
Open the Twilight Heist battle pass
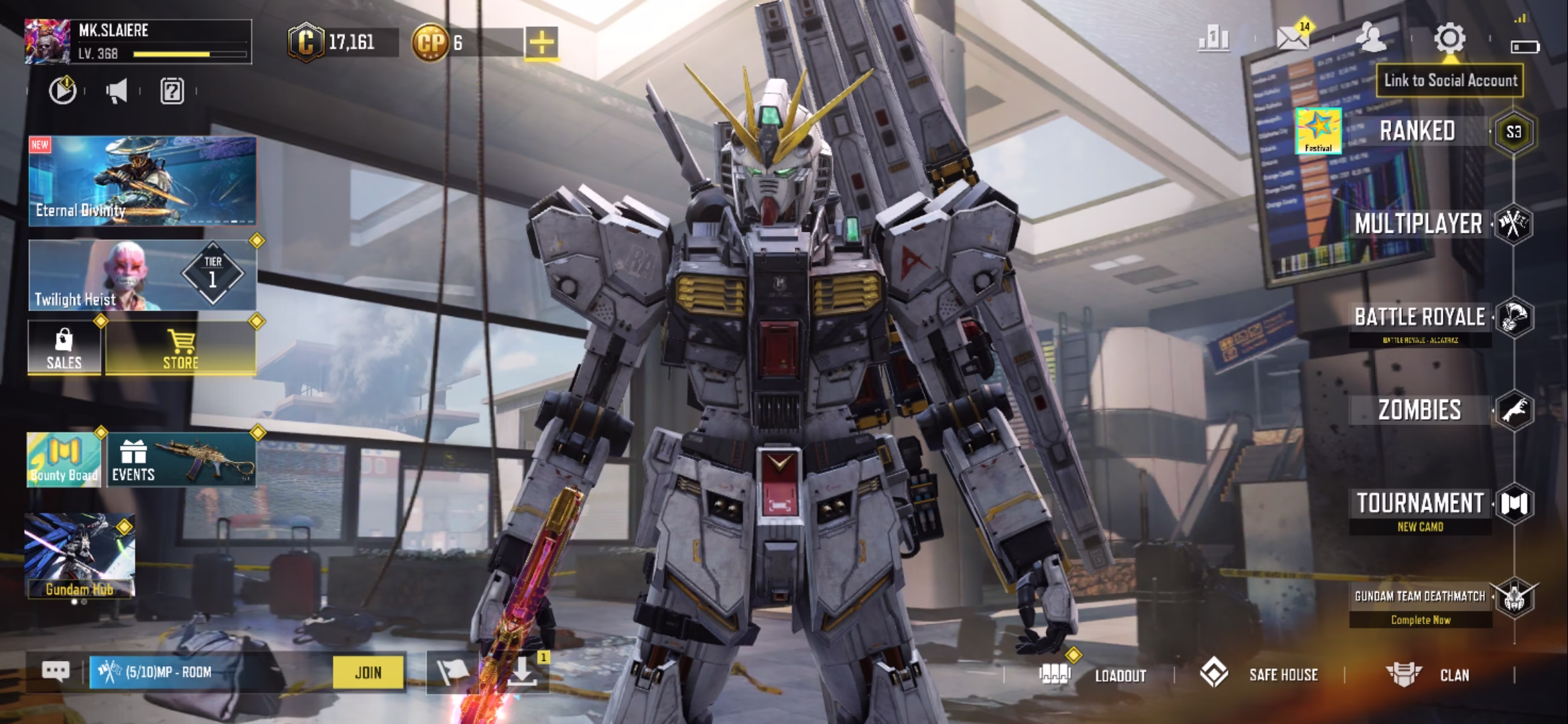(142, 276)
